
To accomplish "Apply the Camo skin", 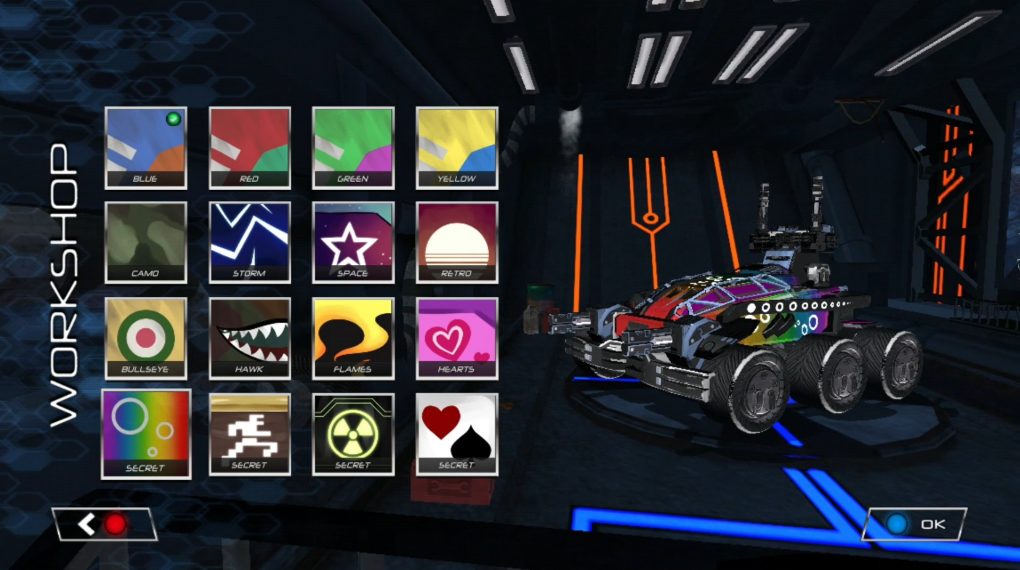I will coord(146,243).
